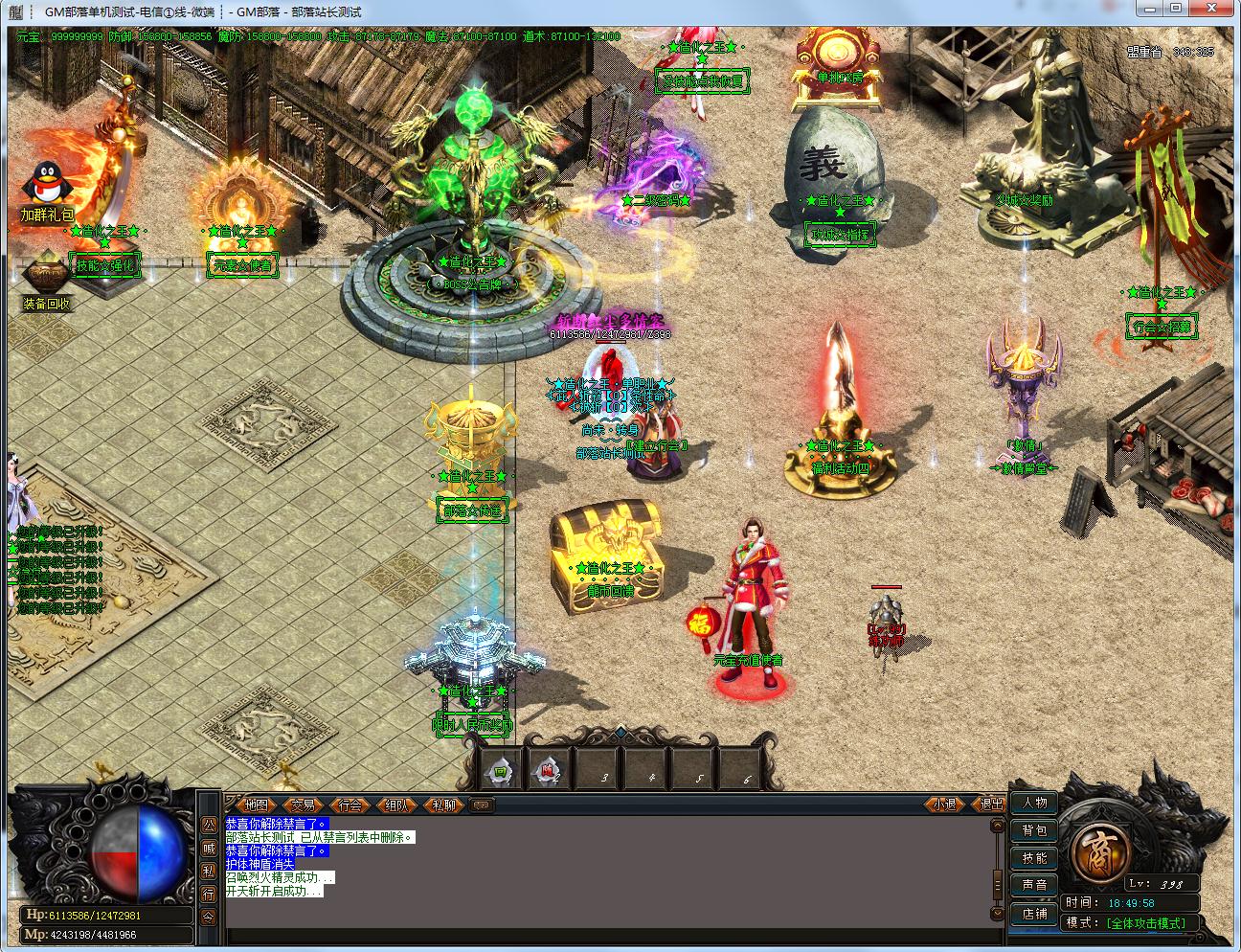Image resolution: width=1241 pixels, height=952 pixels.
Task: Open the 店铺 (shop) button
Action: click(1034, 913)
